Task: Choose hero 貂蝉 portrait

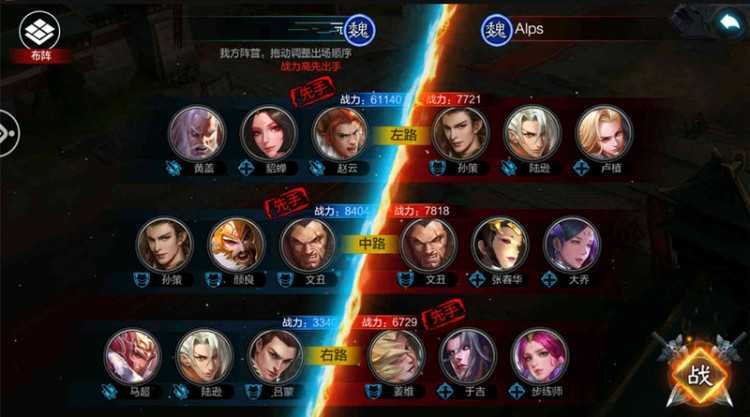Action: pyautogui.click(x=269, y=133)
